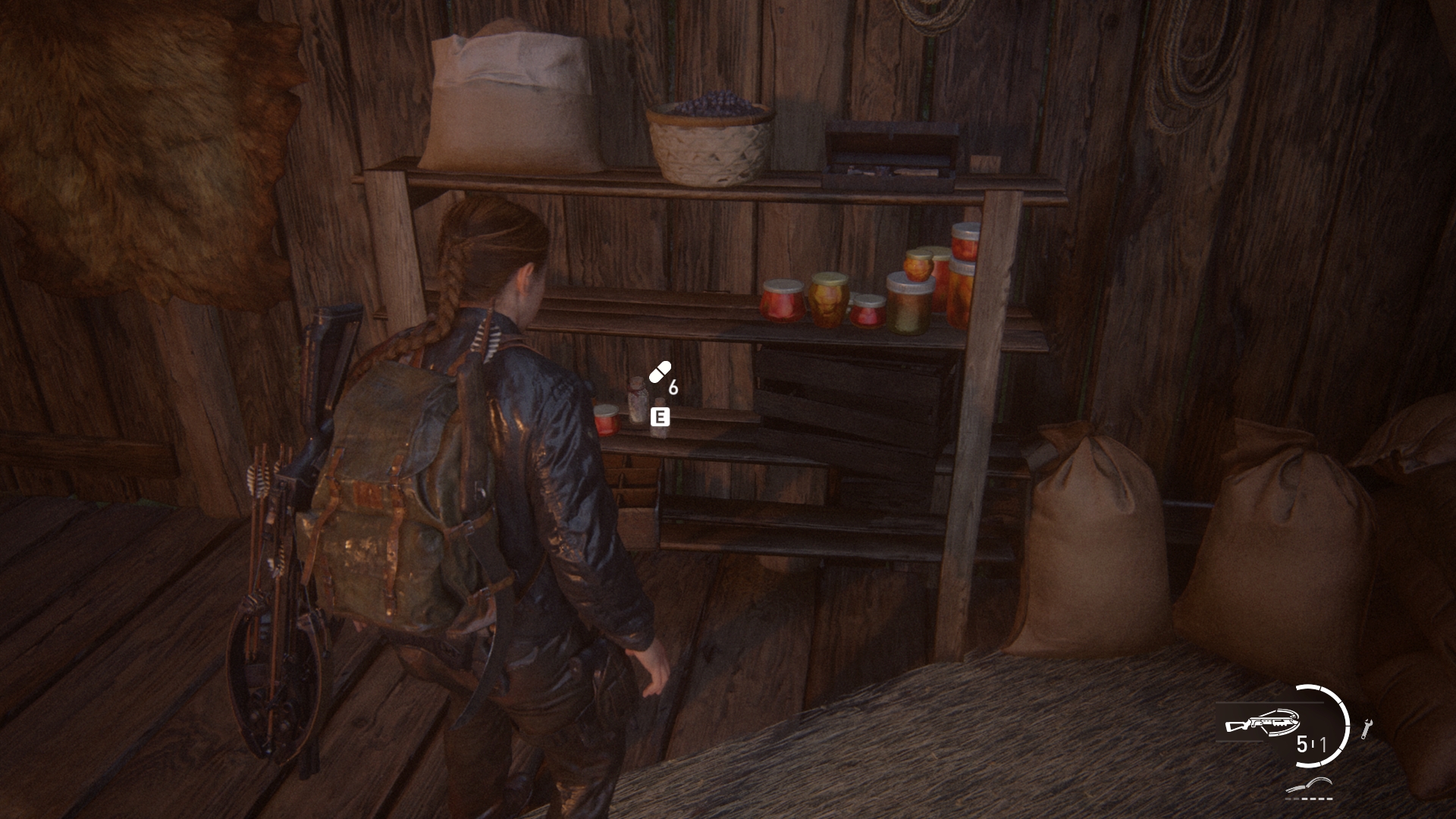The width and height of the screenshot is (1456, 819).
Task: Select the curved blade melee weapon icon
Action: 1310,785
